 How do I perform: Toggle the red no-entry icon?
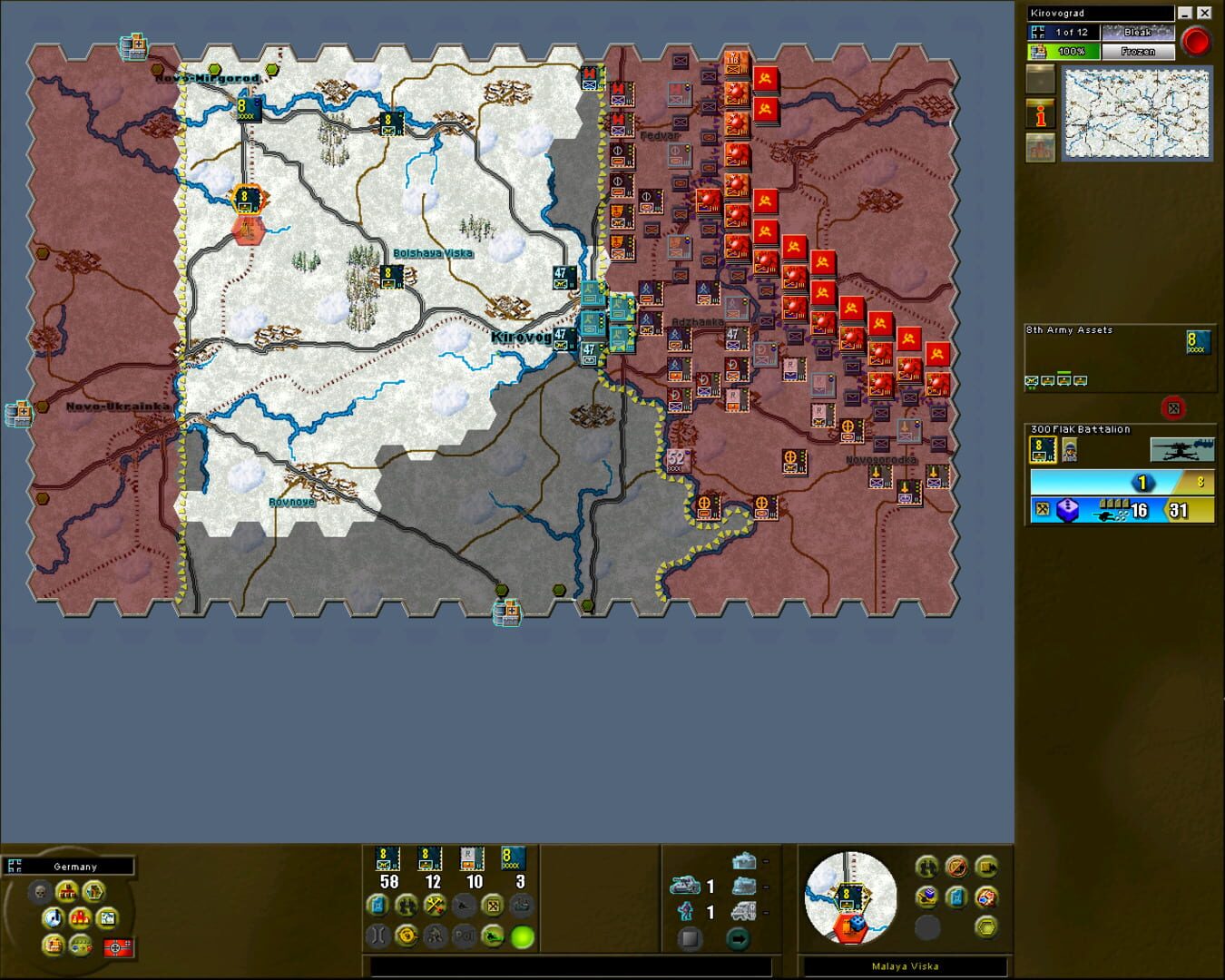click(x=955, y=867)
